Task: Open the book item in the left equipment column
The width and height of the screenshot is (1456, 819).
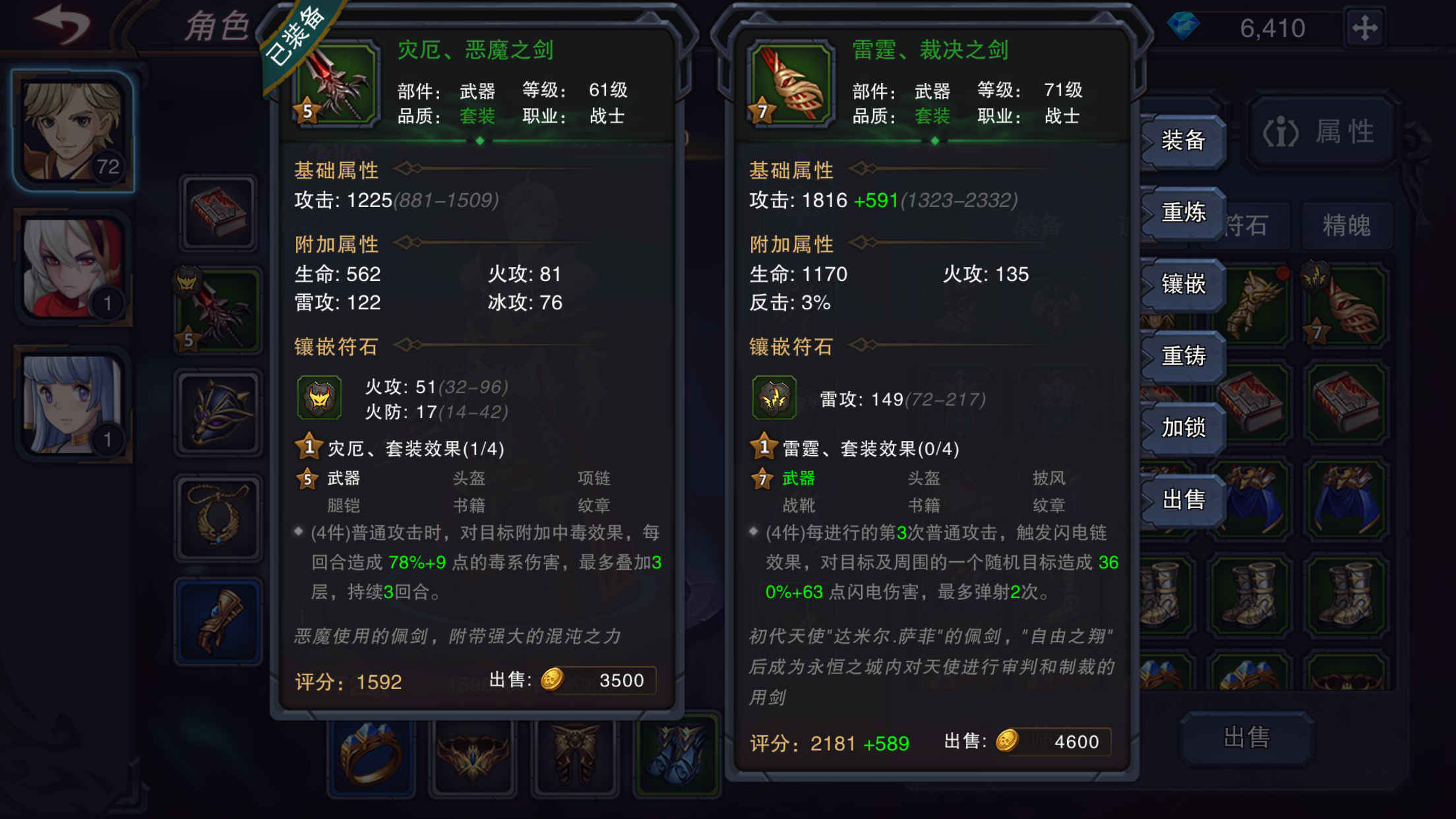Action: [218, 214]
